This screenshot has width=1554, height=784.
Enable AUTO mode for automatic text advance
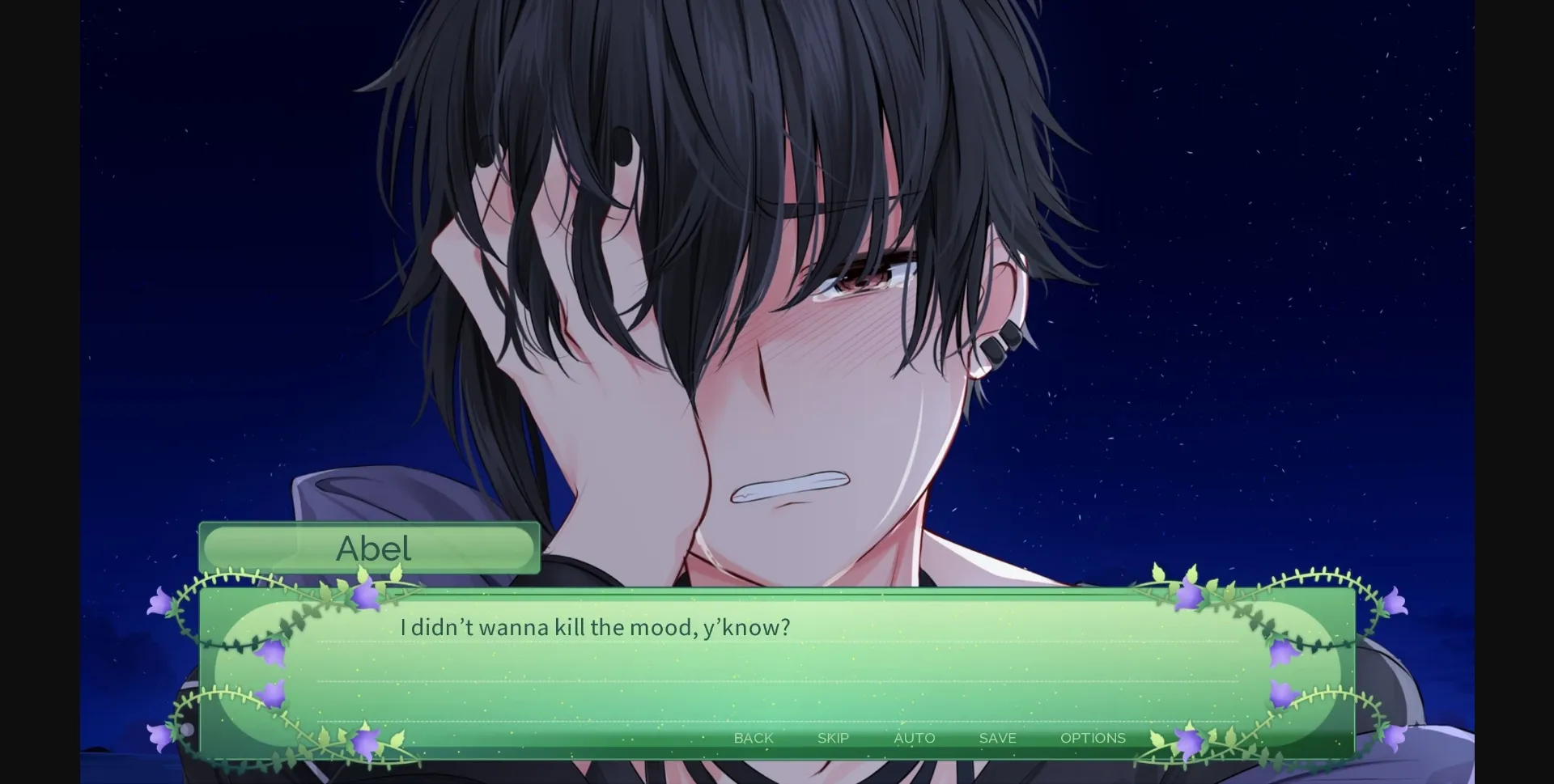point(914,737)
